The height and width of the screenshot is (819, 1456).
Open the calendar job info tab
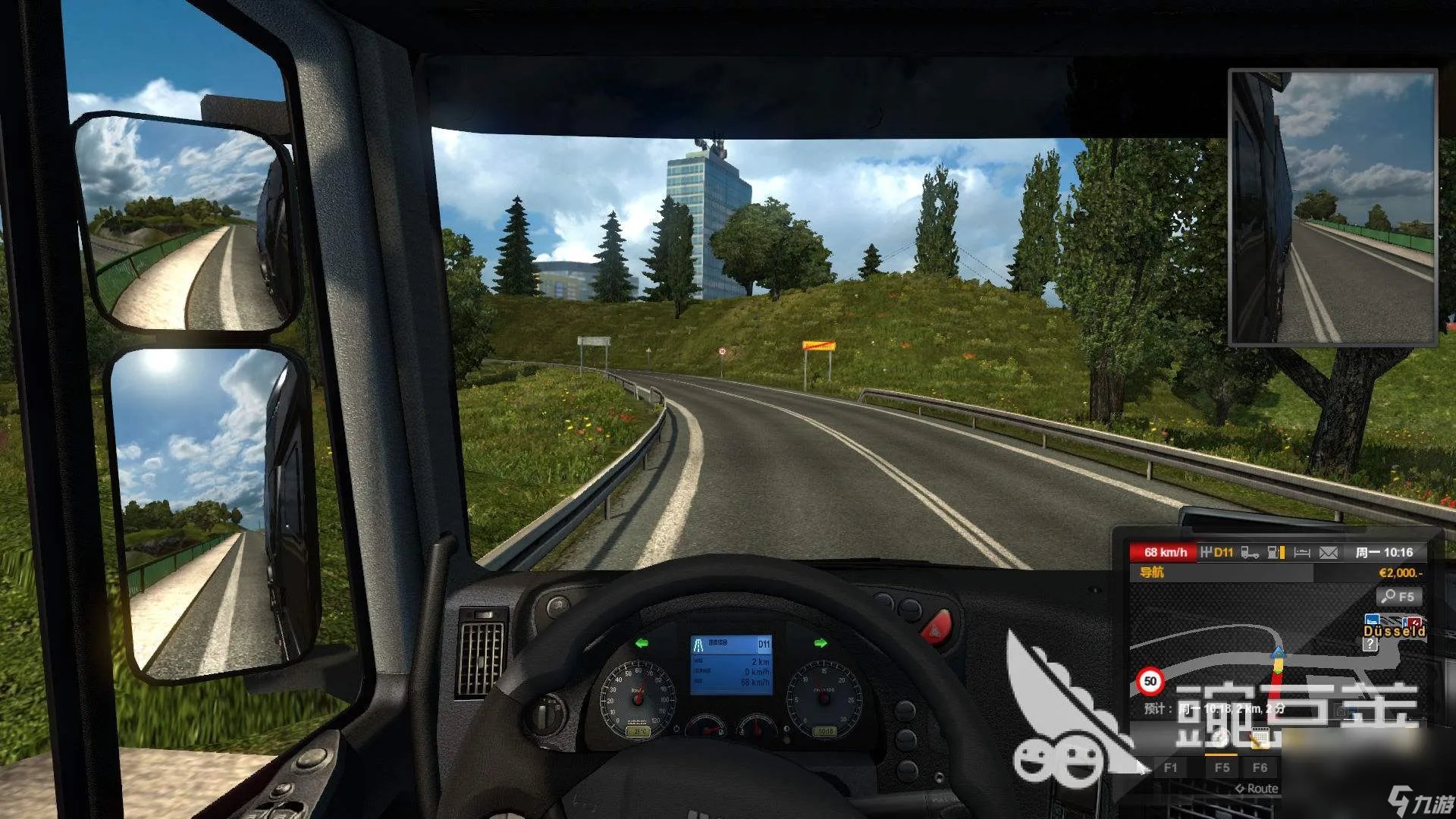point(1260,736)
